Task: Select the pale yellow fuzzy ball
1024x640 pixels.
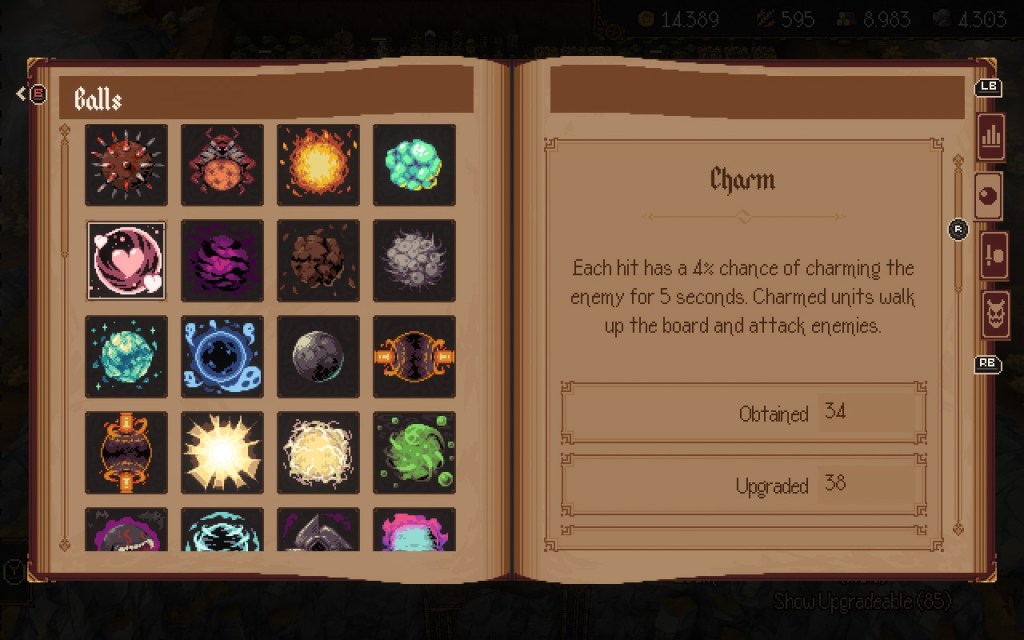Action: (318, 453)
